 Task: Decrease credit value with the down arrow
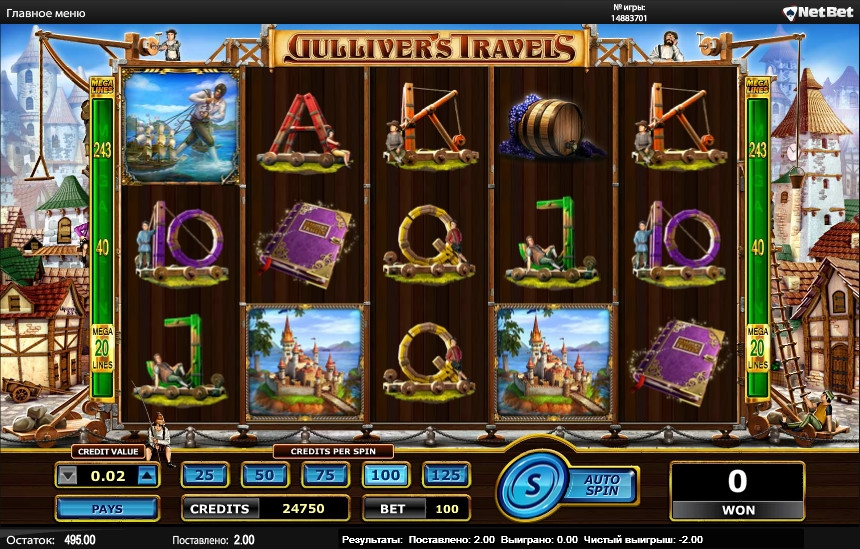68,476
